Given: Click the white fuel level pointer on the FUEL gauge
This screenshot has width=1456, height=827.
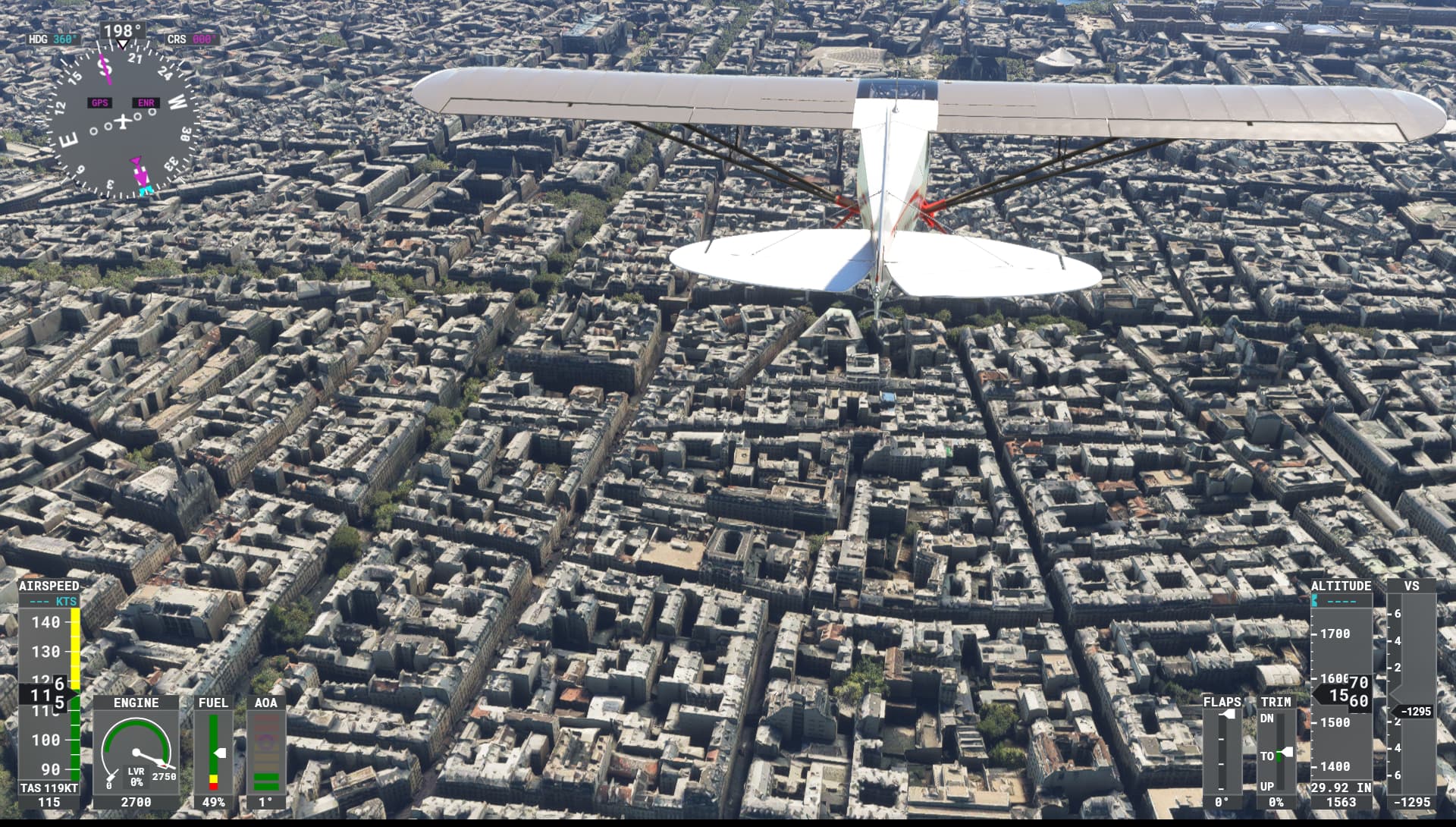Looking at the screenshot, I should (221, 754).
